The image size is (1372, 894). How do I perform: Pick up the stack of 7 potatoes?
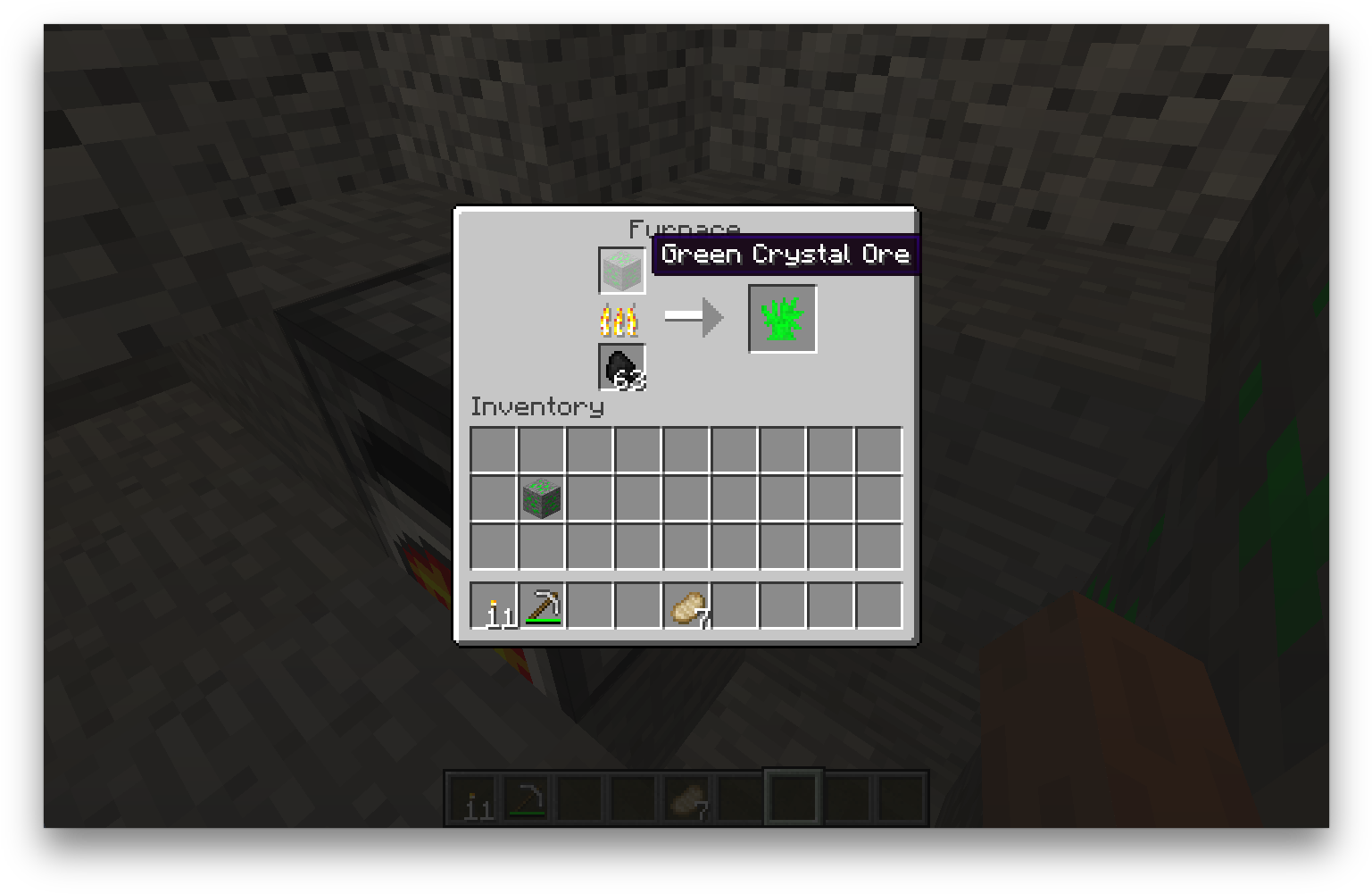(x=687, y=604)
